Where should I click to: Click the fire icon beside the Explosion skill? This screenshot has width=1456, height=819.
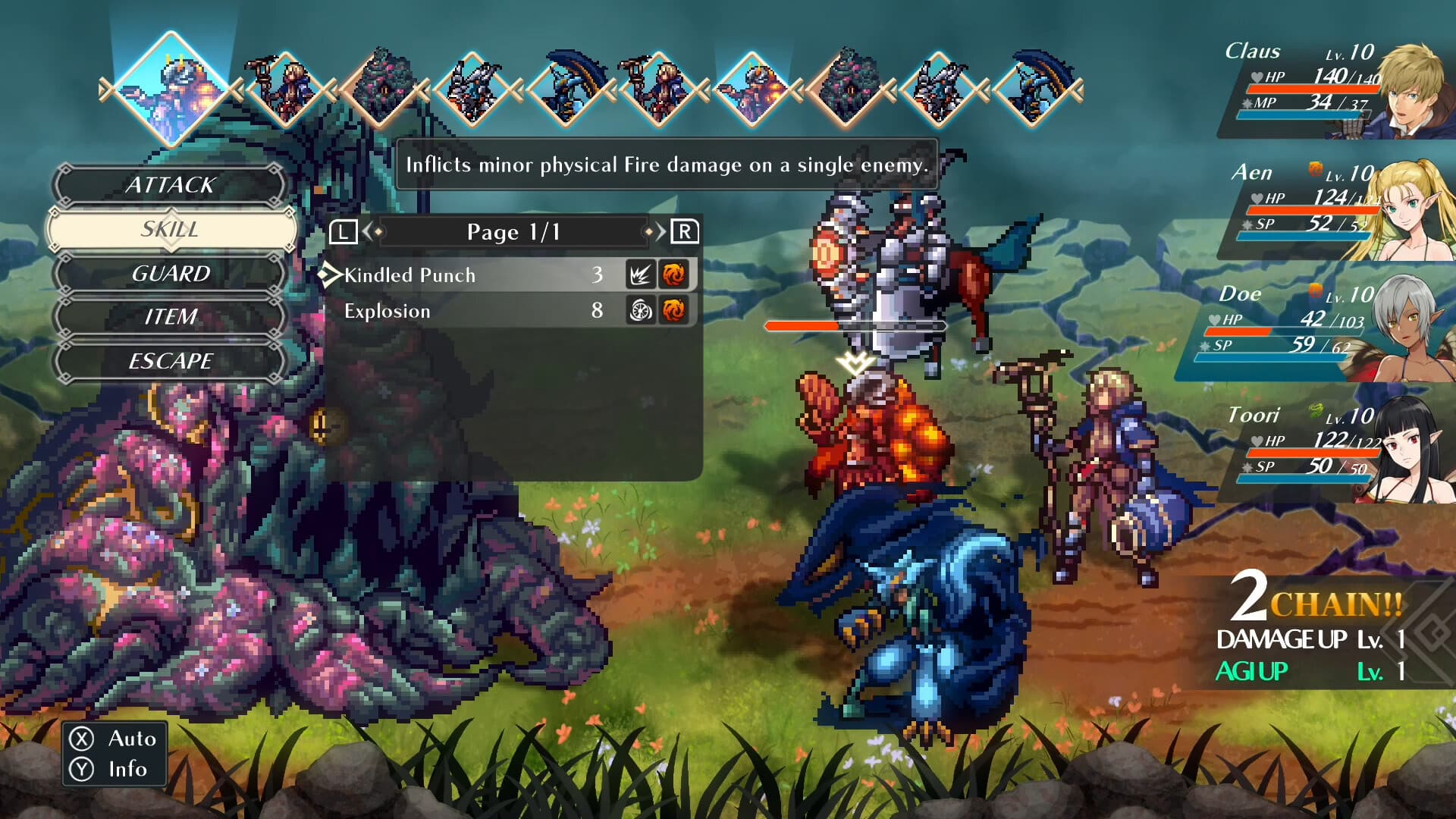click(x=674, y=311)
